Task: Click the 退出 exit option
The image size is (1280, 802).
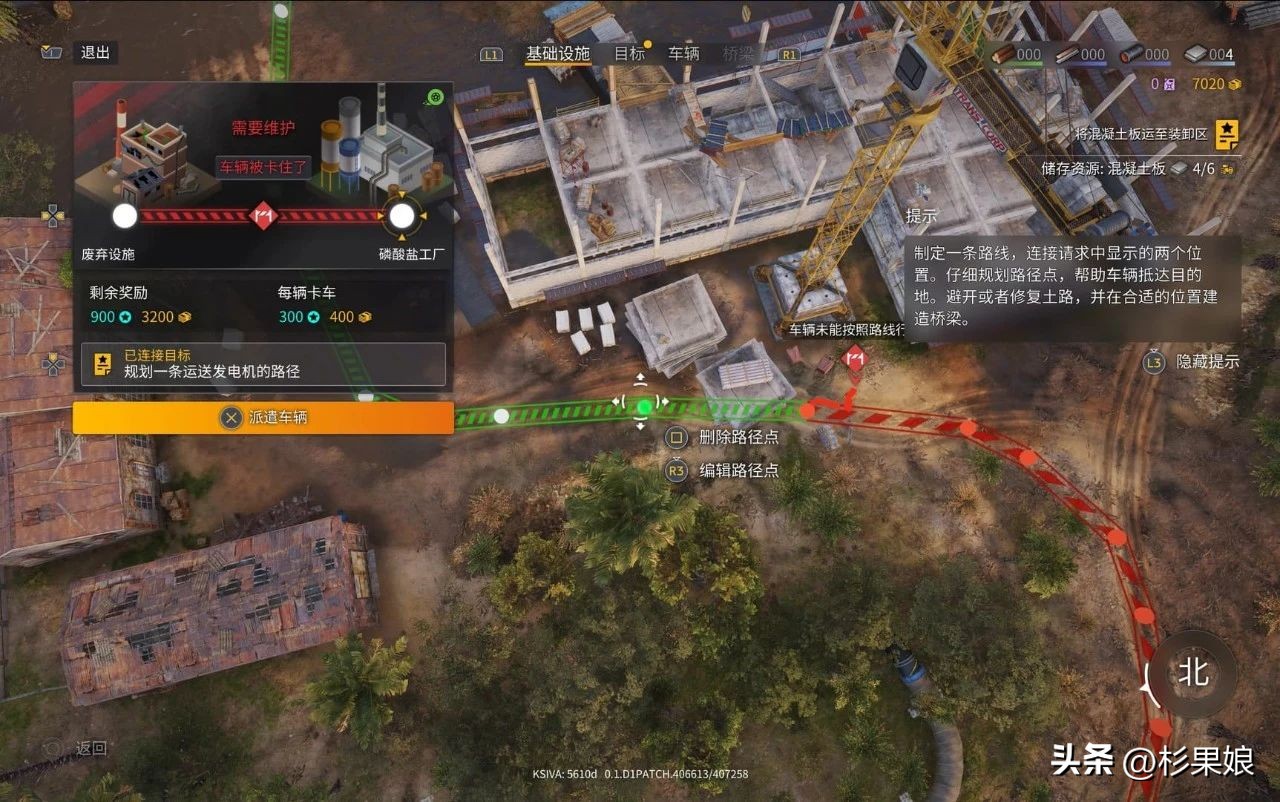Action: (x=96, y=53)
